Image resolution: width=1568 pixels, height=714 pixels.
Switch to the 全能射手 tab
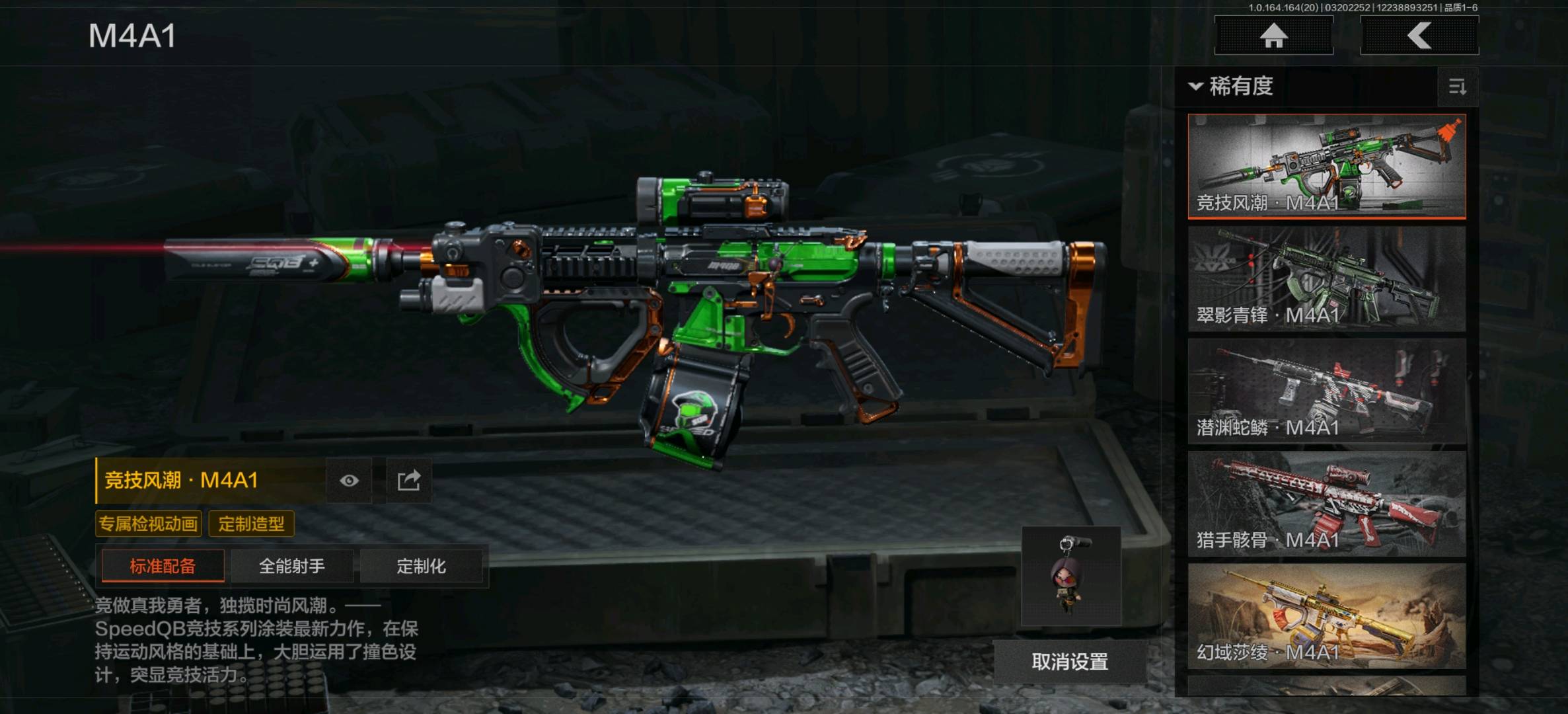(291, 566)
